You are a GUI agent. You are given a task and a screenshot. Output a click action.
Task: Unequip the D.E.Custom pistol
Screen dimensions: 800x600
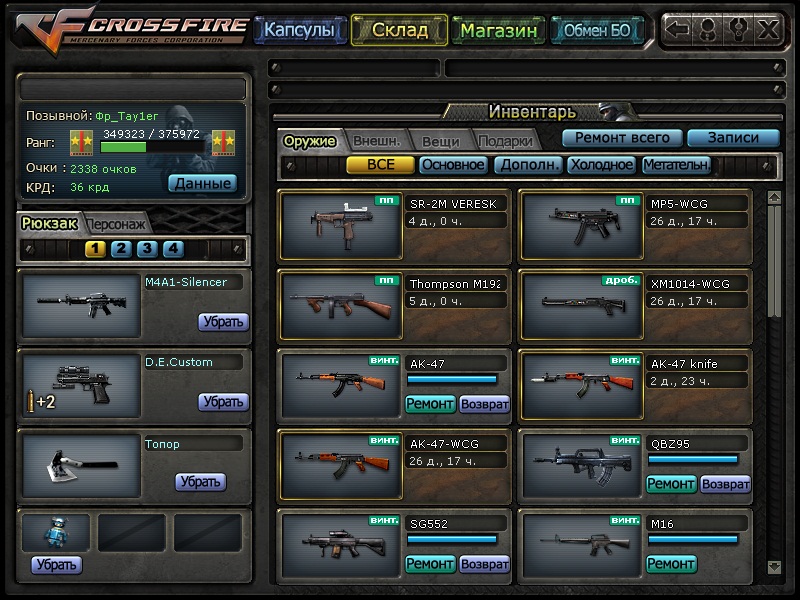click(x=223, y=402)
